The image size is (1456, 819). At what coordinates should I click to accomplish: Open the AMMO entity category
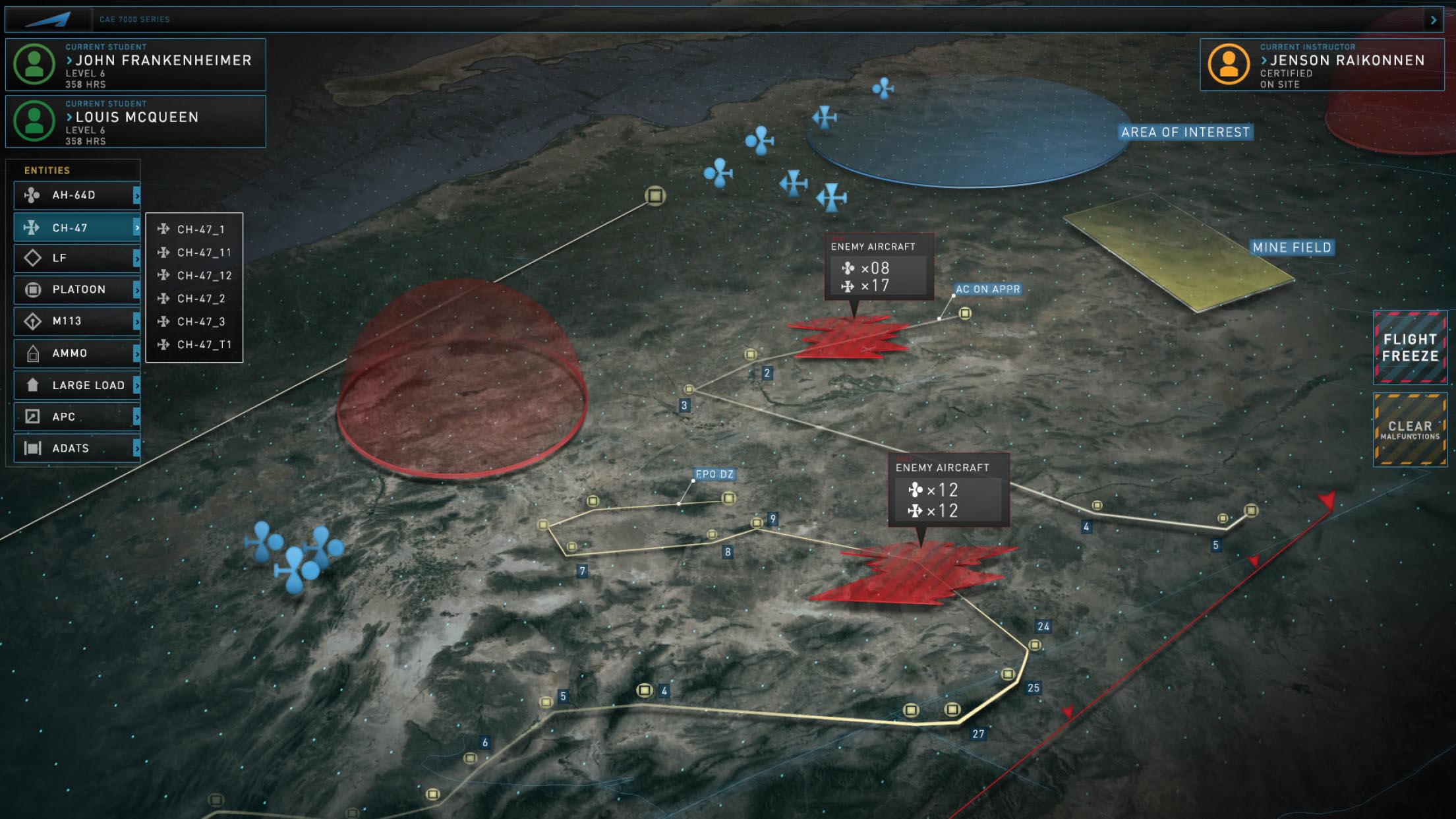coord(76,353)
